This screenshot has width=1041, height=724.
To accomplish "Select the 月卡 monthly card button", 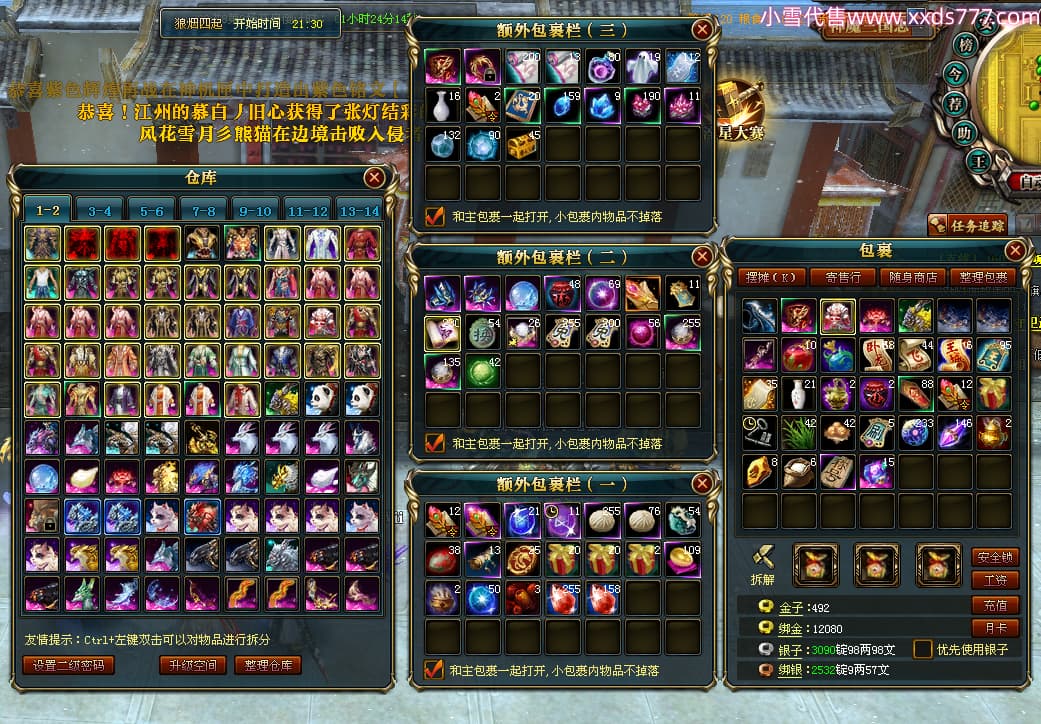I will click(994, 629).
